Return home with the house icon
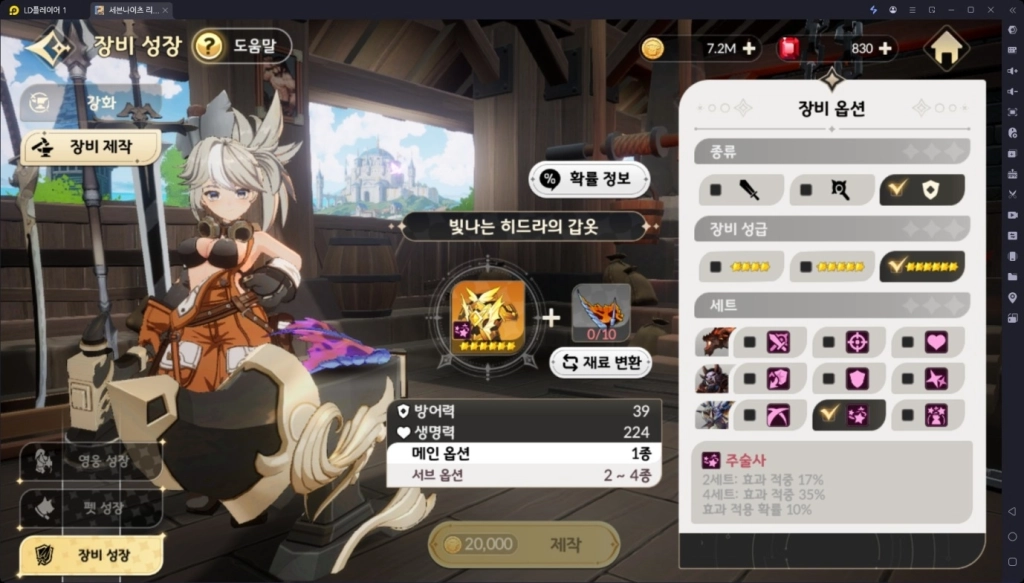The width and height of the screenshot is (1024, 583). pyautogui.click(x=946, y=47)
